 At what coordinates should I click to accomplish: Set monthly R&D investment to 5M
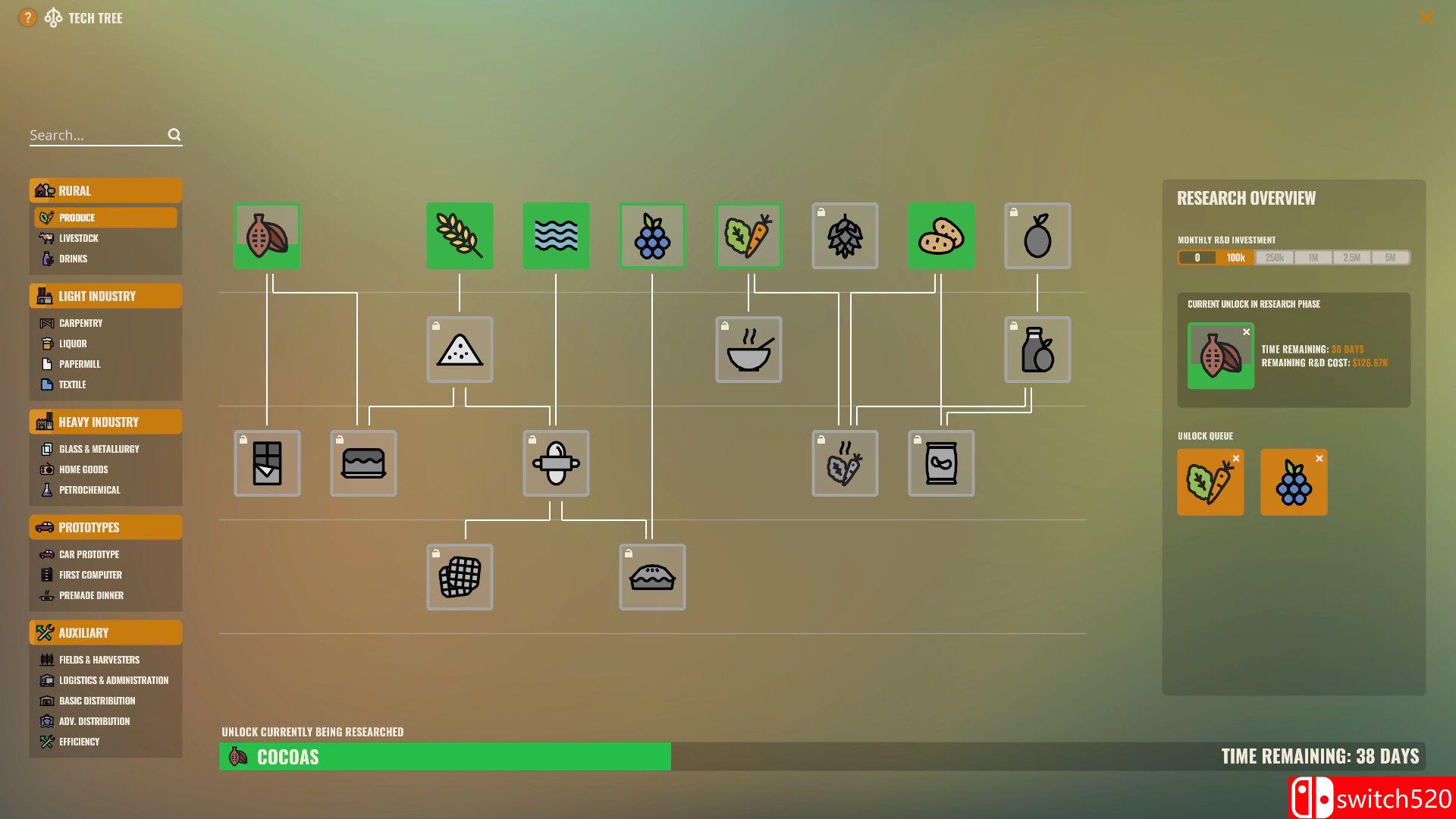point(1390,258)
